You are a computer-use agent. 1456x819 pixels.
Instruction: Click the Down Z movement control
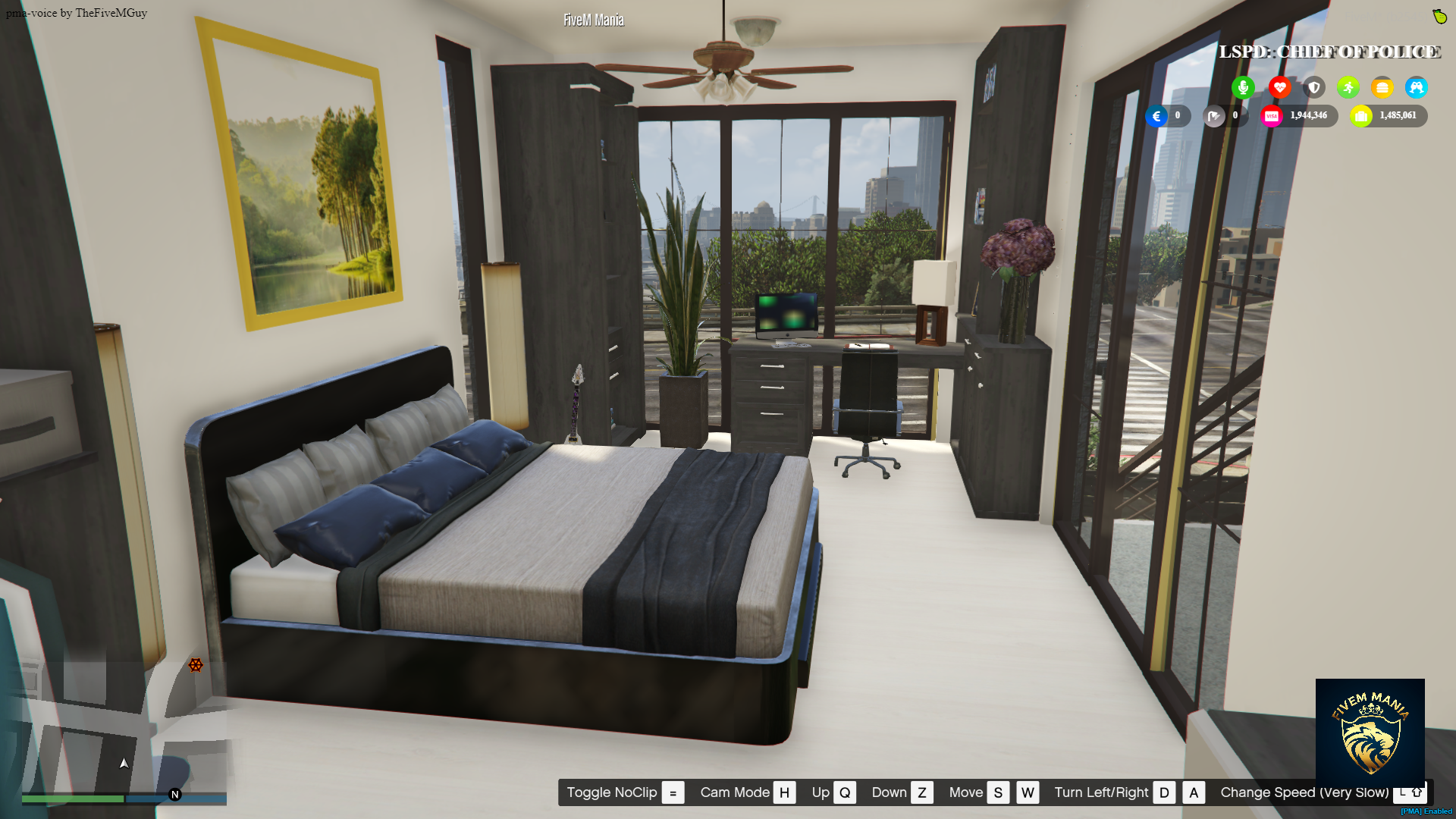(x=922, y=792)
